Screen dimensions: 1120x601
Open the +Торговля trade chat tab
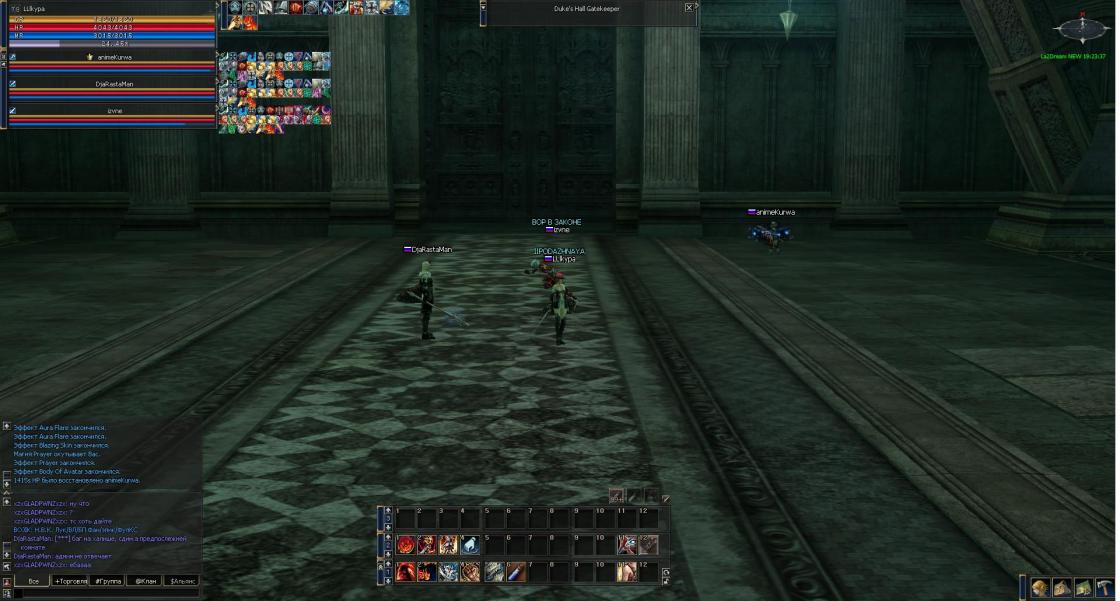[71, 580]
